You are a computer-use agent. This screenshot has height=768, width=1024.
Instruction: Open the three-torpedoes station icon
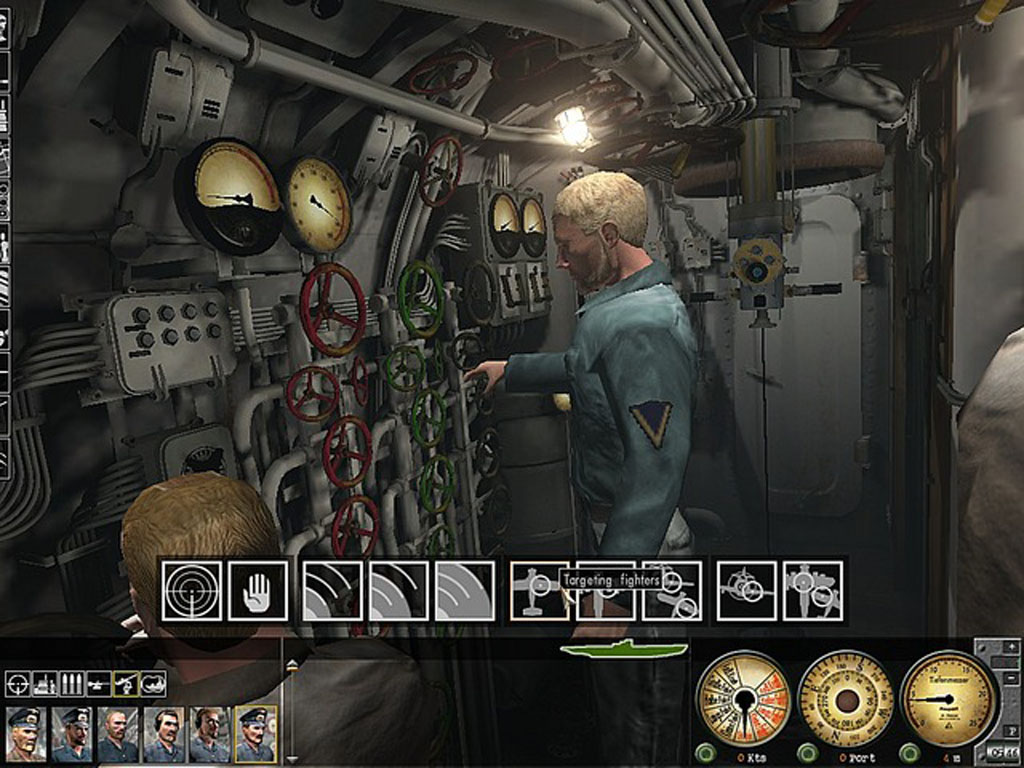click(71, 684)
